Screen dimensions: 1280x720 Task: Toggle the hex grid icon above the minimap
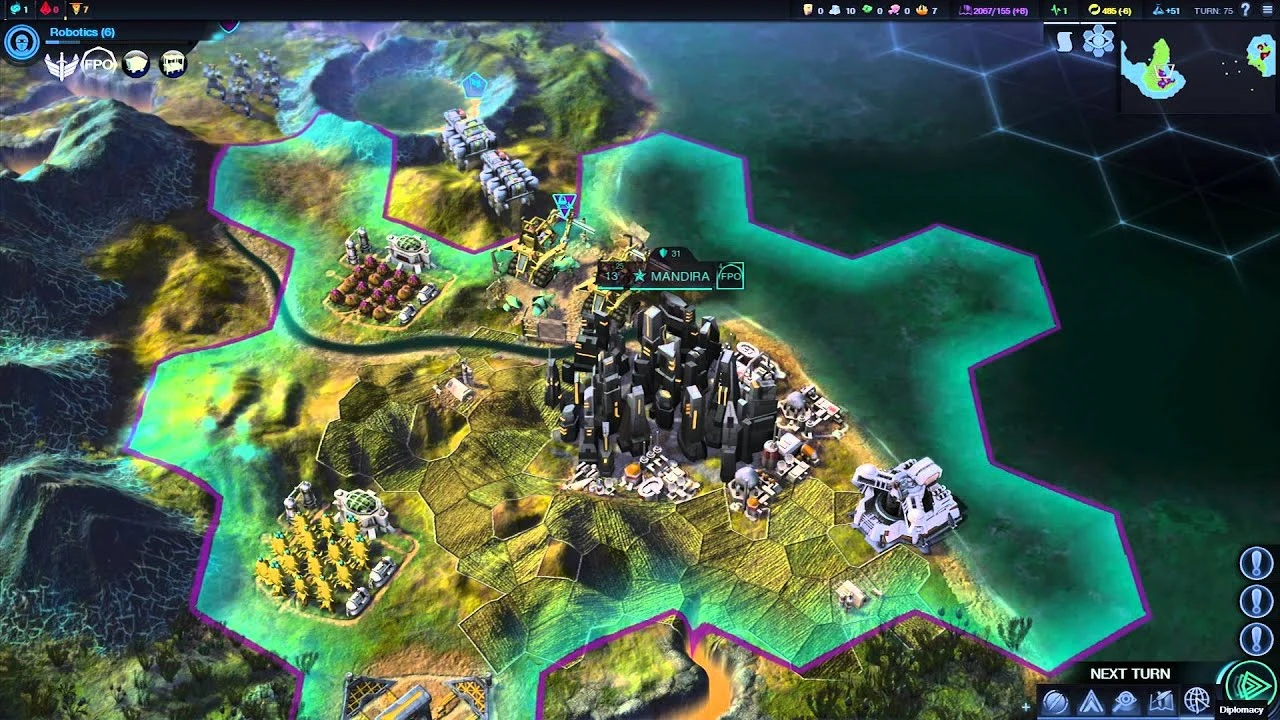[1098, 41]
